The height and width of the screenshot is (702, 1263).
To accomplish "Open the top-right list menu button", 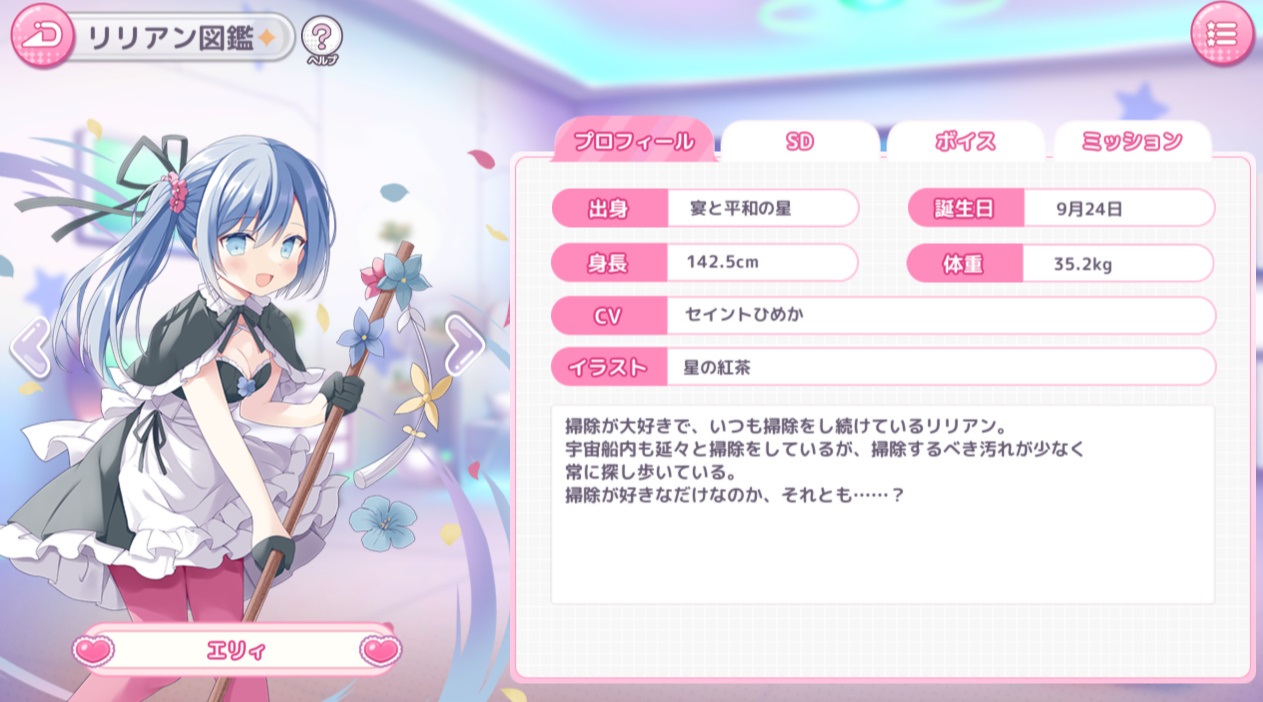I will click(1221, 35).
